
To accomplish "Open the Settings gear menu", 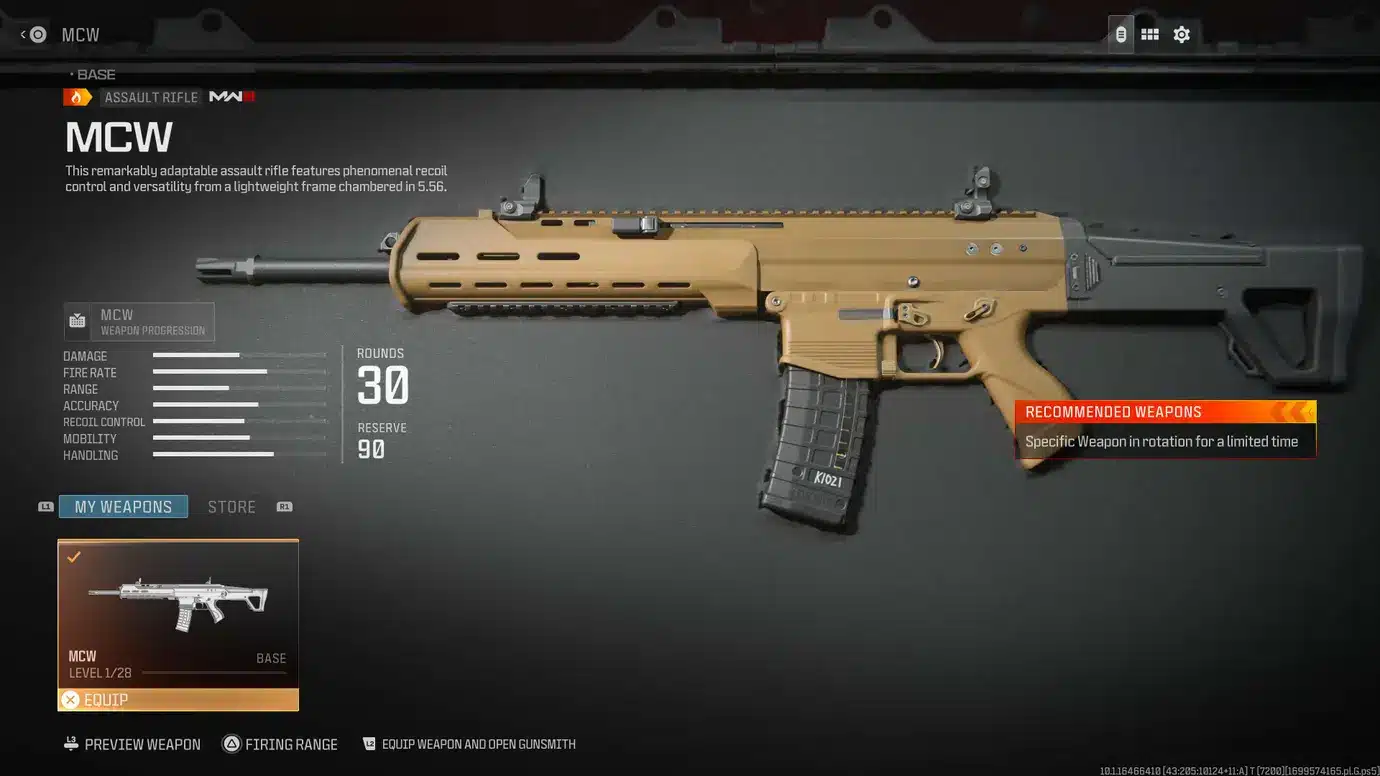I will coord(1181,33).
